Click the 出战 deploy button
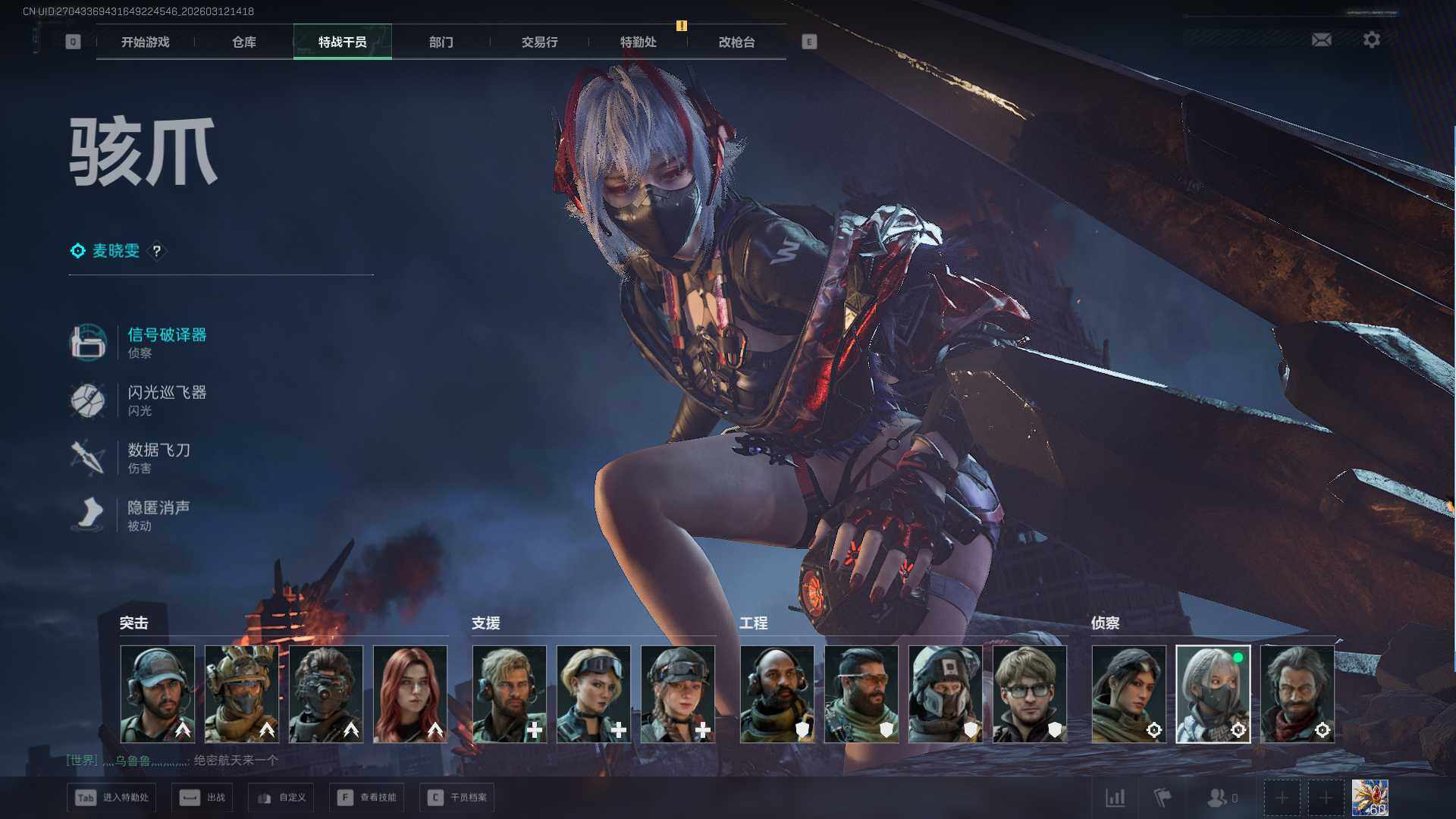Image resolution: width=1456 pixels, height=819 pixels. click(x=202, y=798)
